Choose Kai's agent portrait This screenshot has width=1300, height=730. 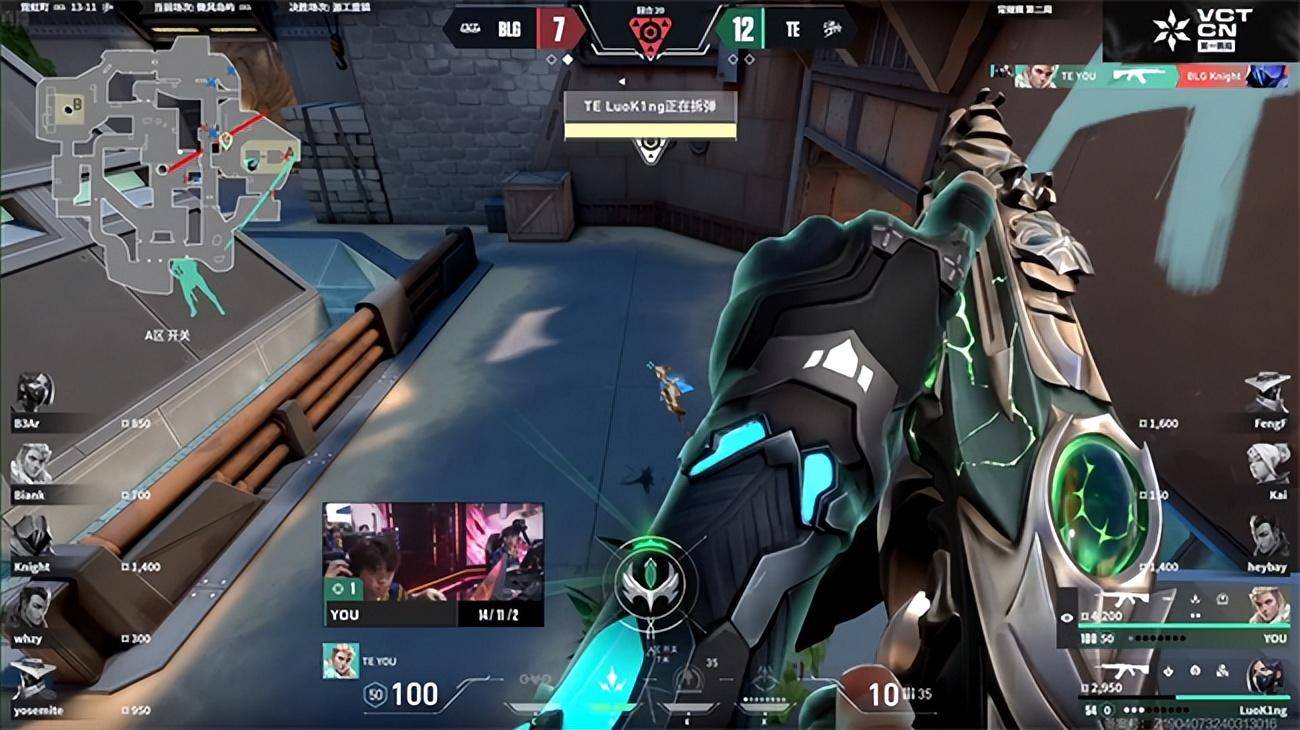[1268, 463]
